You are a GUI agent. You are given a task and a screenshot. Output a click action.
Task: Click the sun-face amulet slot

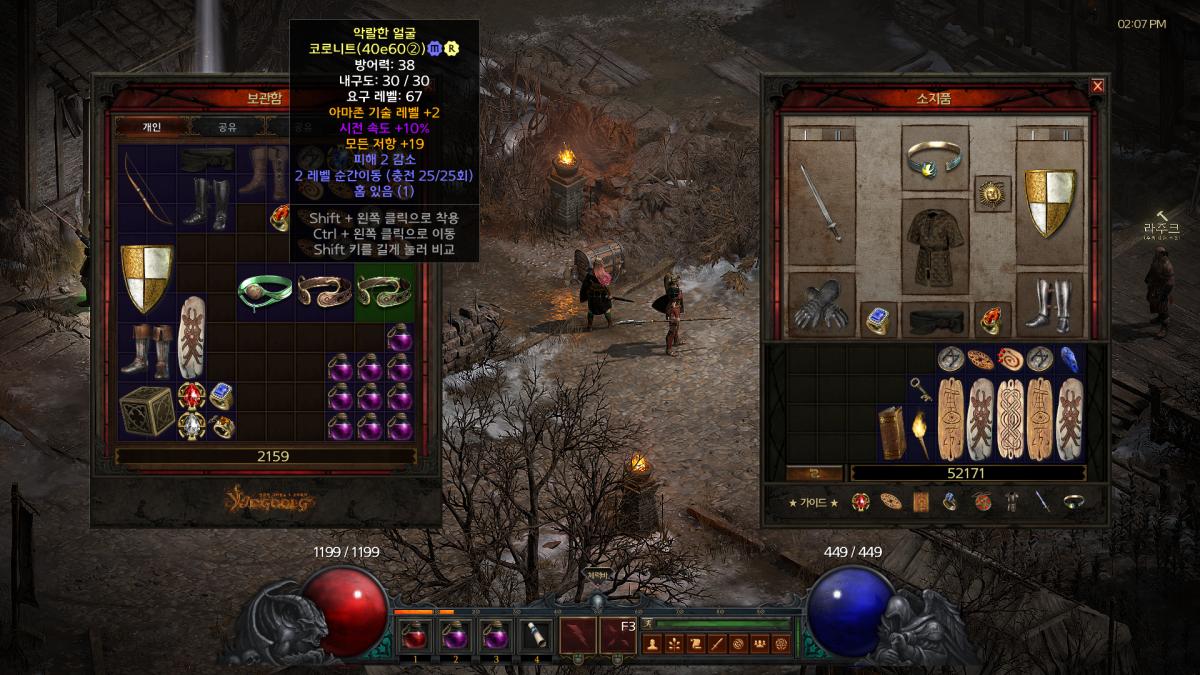(992, 193)
